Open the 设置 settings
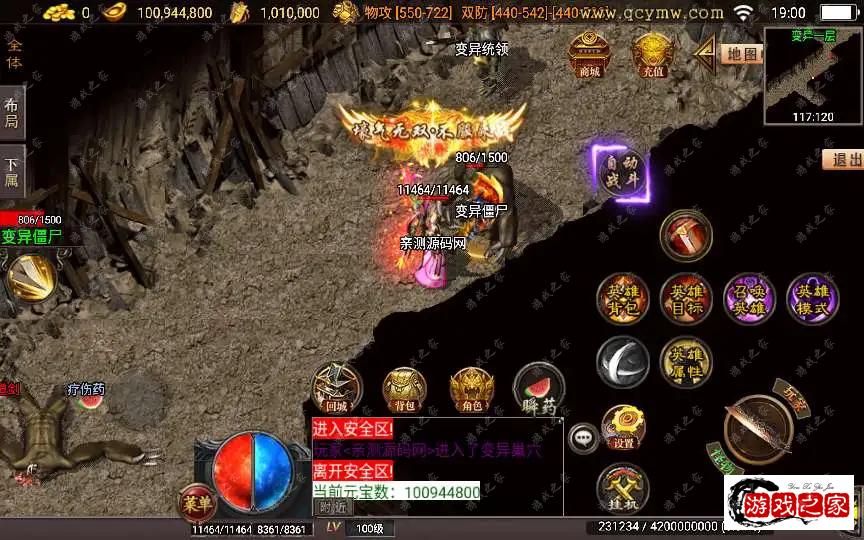Viewport: 864px width, 540px height. pos(623,426)
